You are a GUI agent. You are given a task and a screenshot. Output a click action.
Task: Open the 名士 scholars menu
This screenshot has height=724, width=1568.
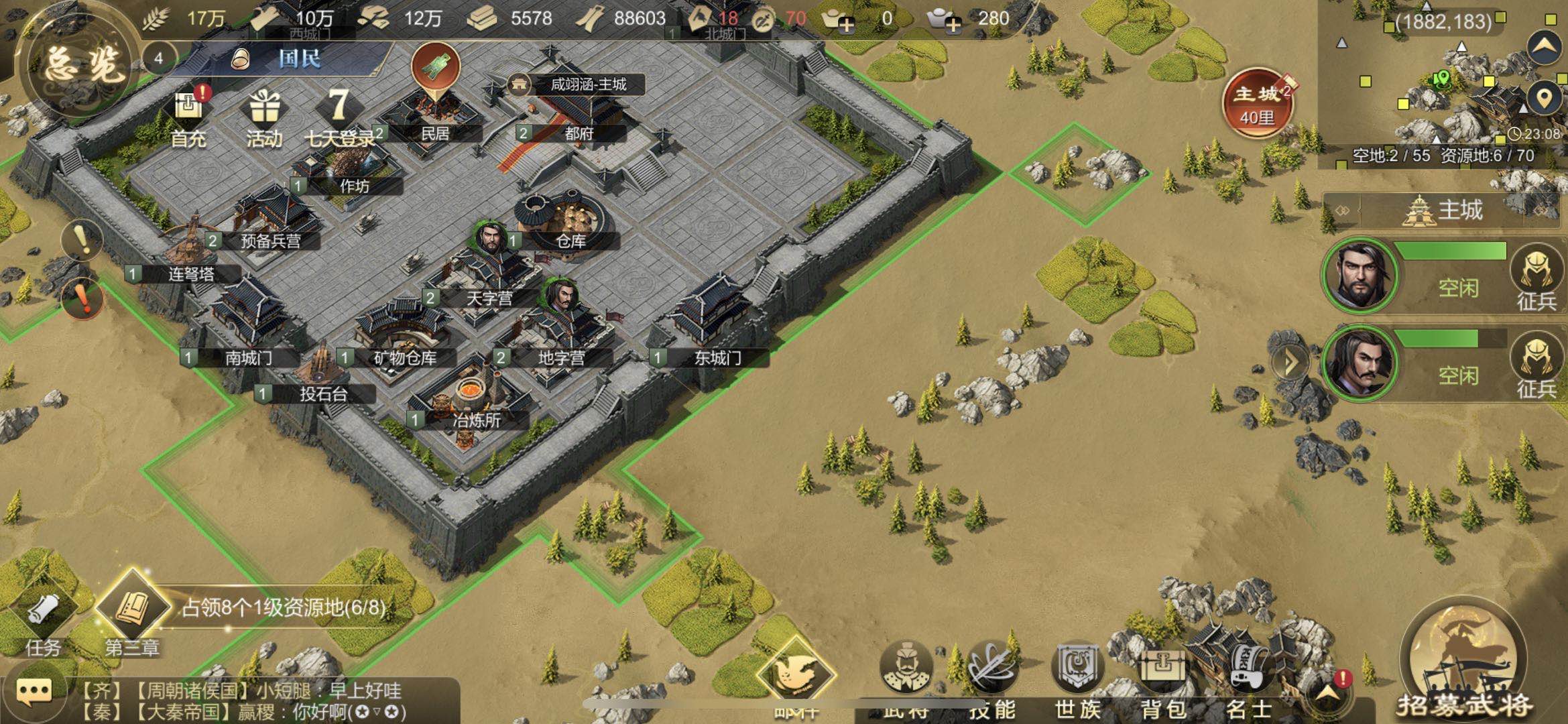pyautogui.click(x=1250, y=674)
